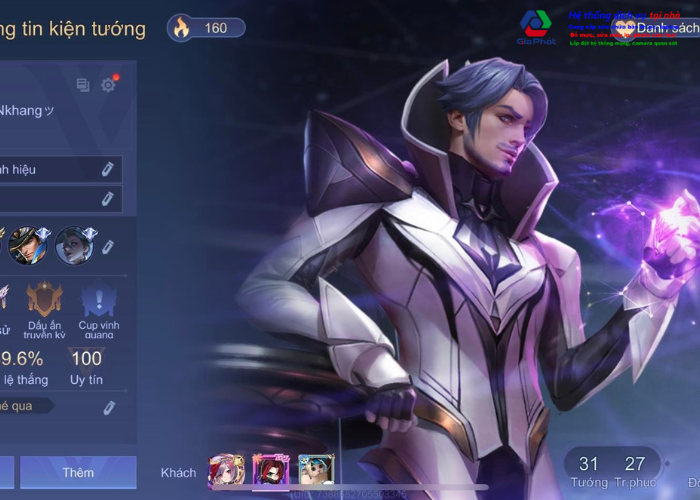Open the Tướng heroes count of 31
The width and height of the screenshot is (700, 500).
coord(589,470)
